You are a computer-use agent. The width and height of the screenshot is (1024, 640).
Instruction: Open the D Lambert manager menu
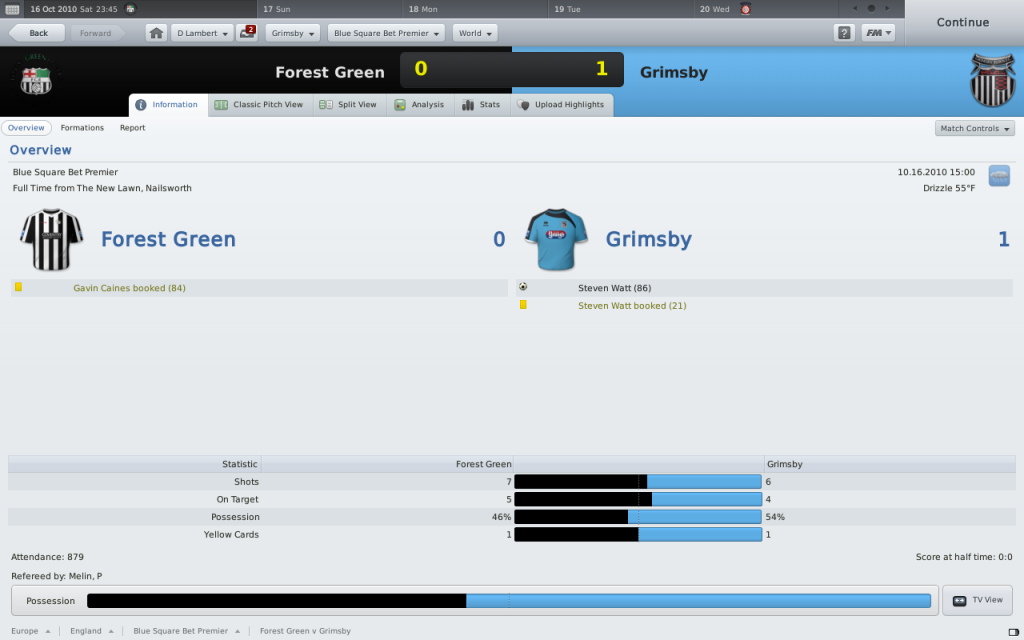(x=202, y=33)
